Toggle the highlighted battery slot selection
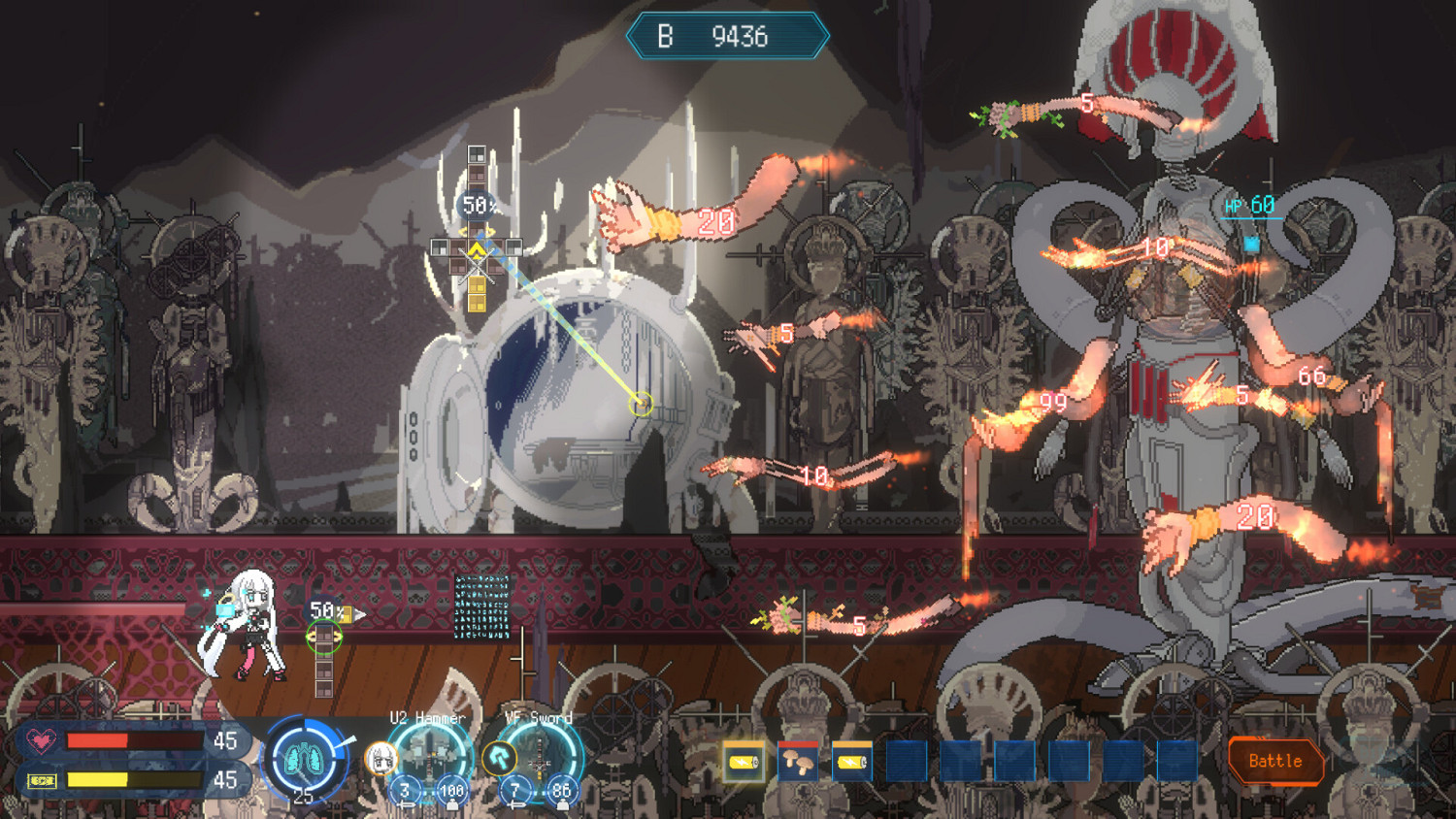The image size is (1456, 819). [x=743, y=762]
